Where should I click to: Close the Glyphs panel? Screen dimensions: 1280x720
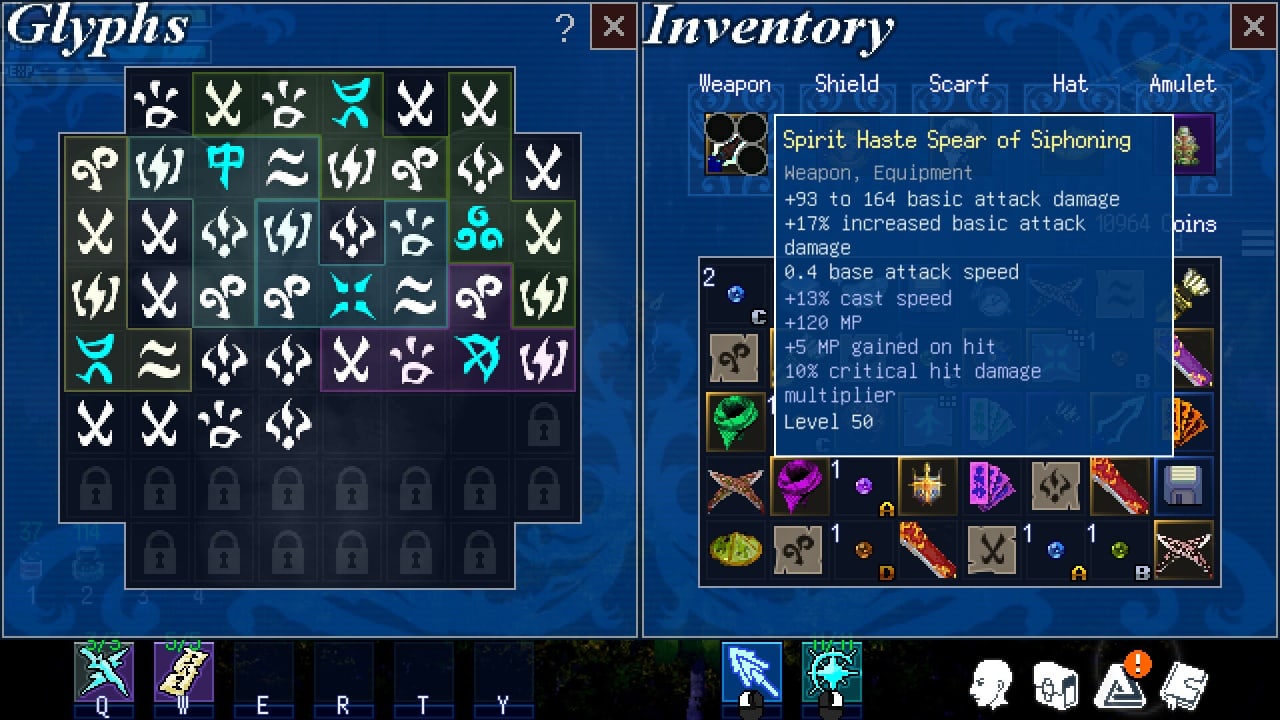click(x=613, y=27)
